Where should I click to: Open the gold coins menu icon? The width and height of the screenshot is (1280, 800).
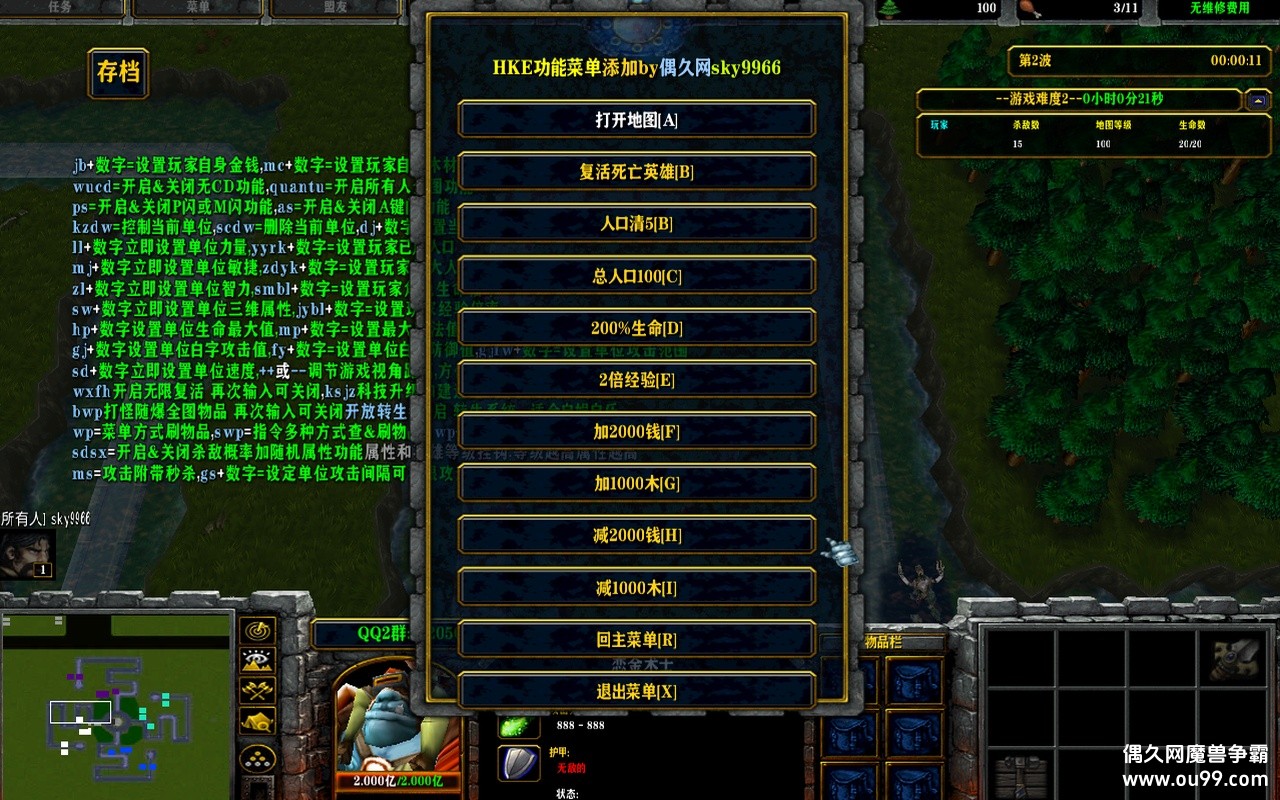(x=257, y=757)
